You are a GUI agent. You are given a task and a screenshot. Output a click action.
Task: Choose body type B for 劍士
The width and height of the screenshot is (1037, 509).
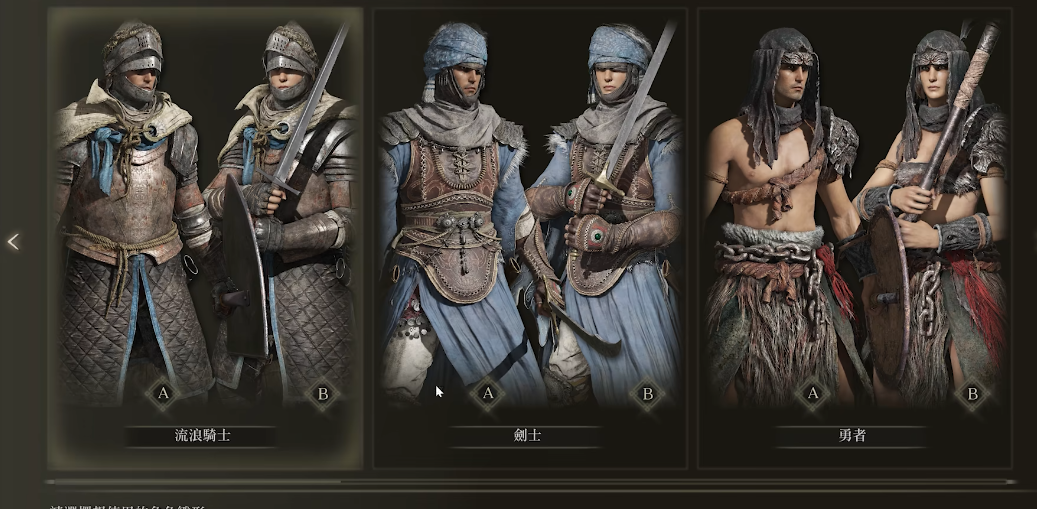pyautogui.click(x=647, y=393)
